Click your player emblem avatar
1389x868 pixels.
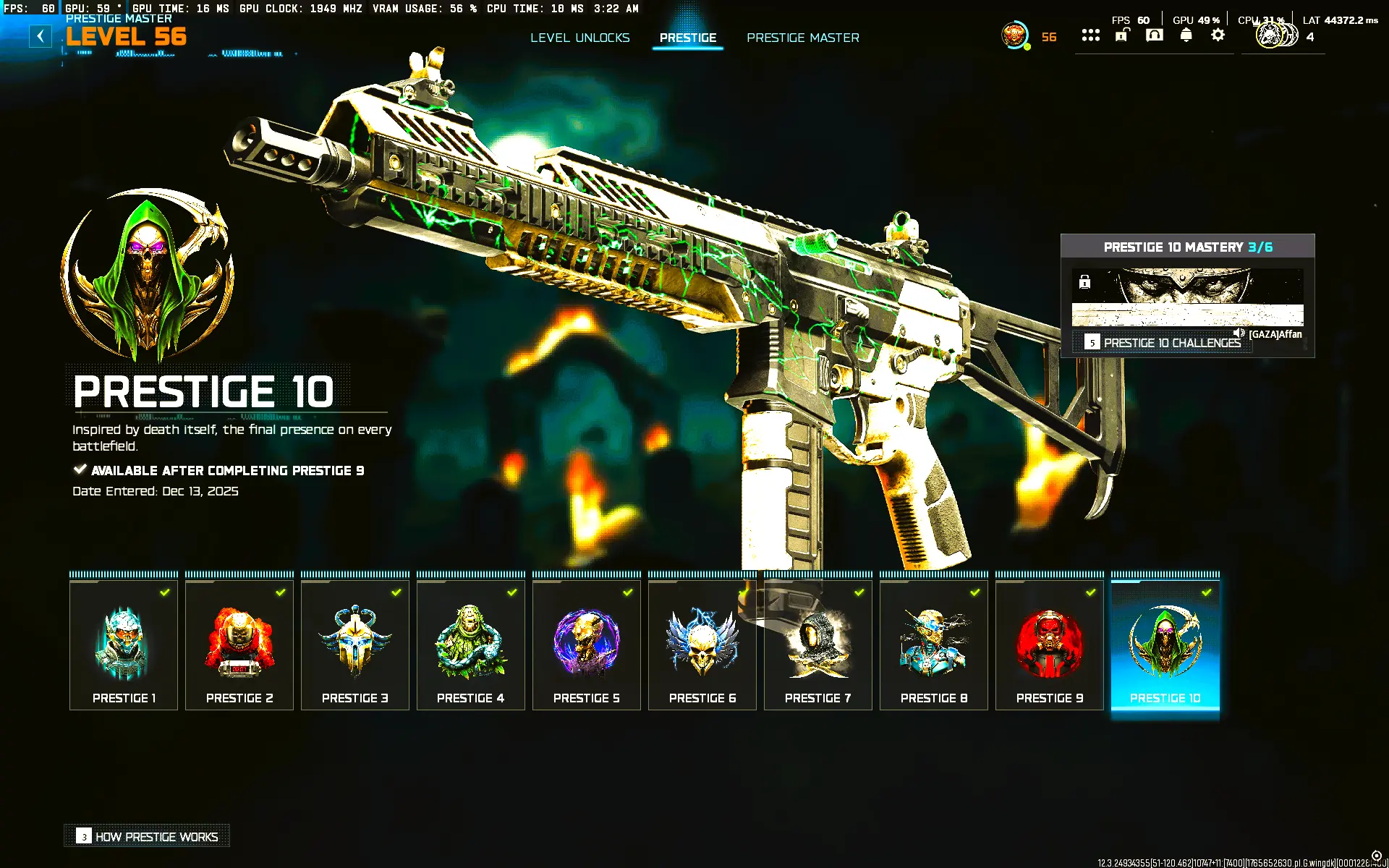1013,33
